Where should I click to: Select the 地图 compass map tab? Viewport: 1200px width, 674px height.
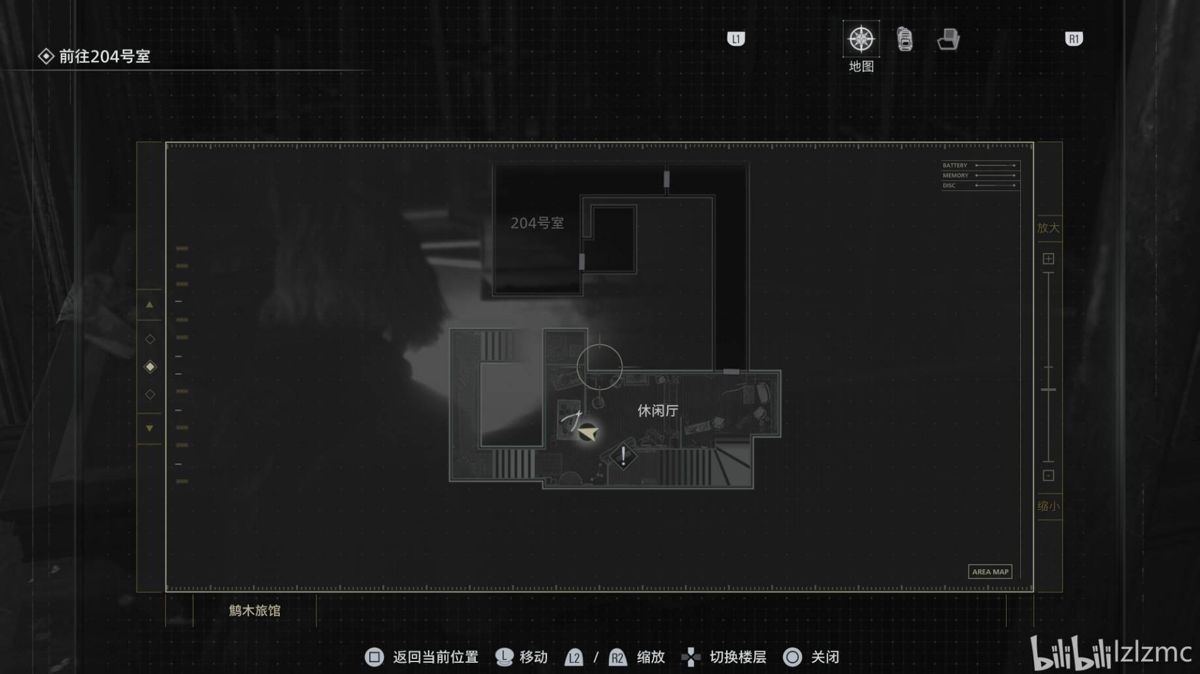(860, 40)
